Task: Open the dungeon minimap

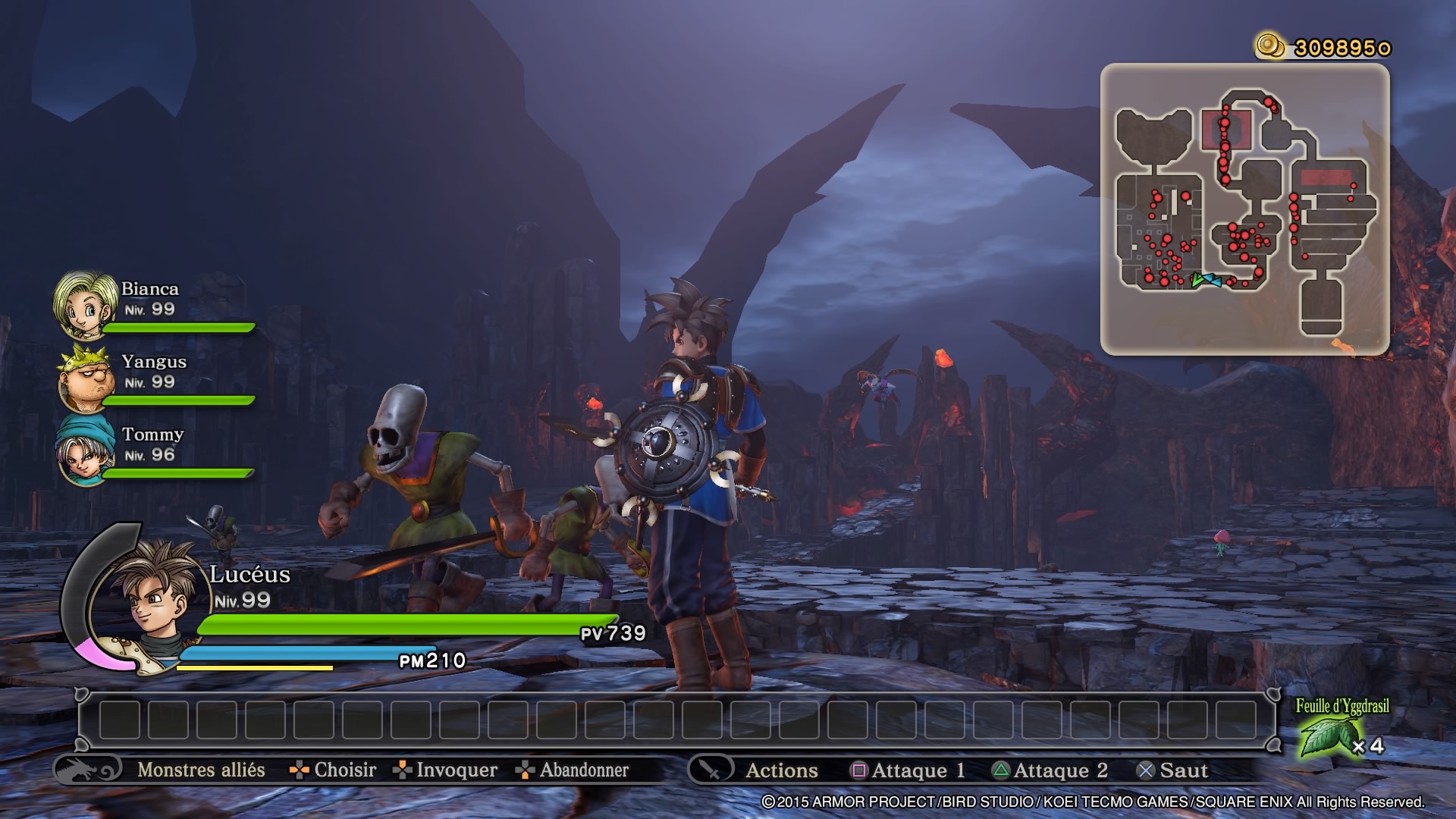Action: click(1244, 209)
